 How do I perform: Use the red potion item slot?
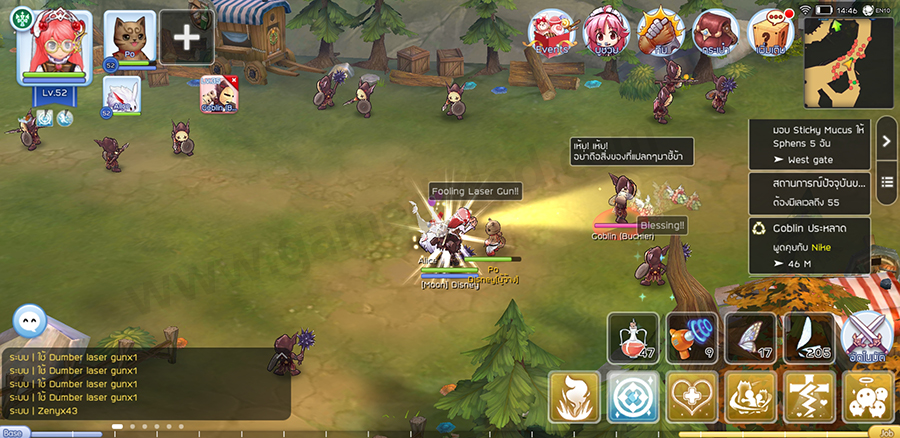tap(633, 339)
